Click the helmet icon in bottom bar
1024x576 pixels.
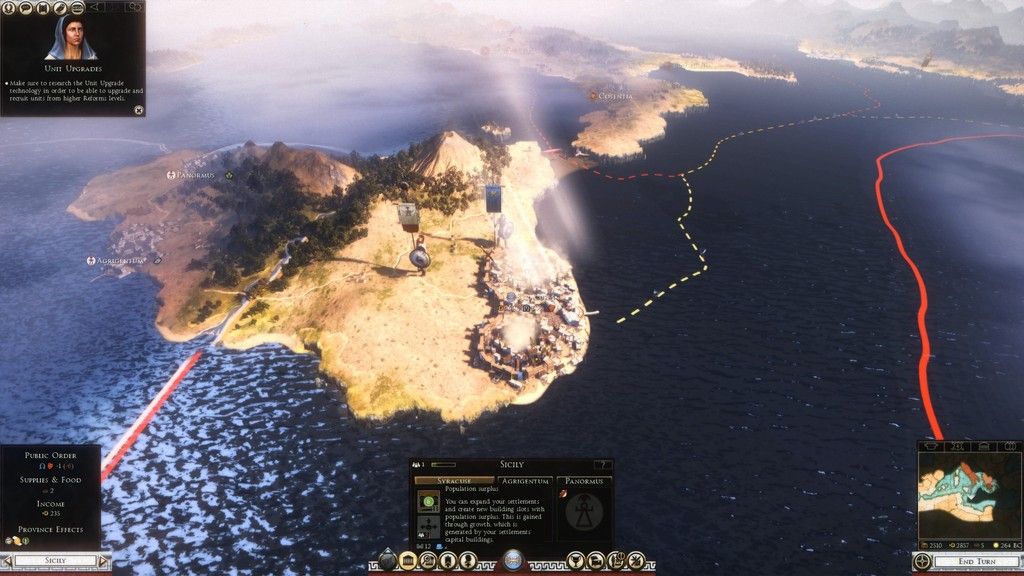pyautogui.click(x=596, y=561)
